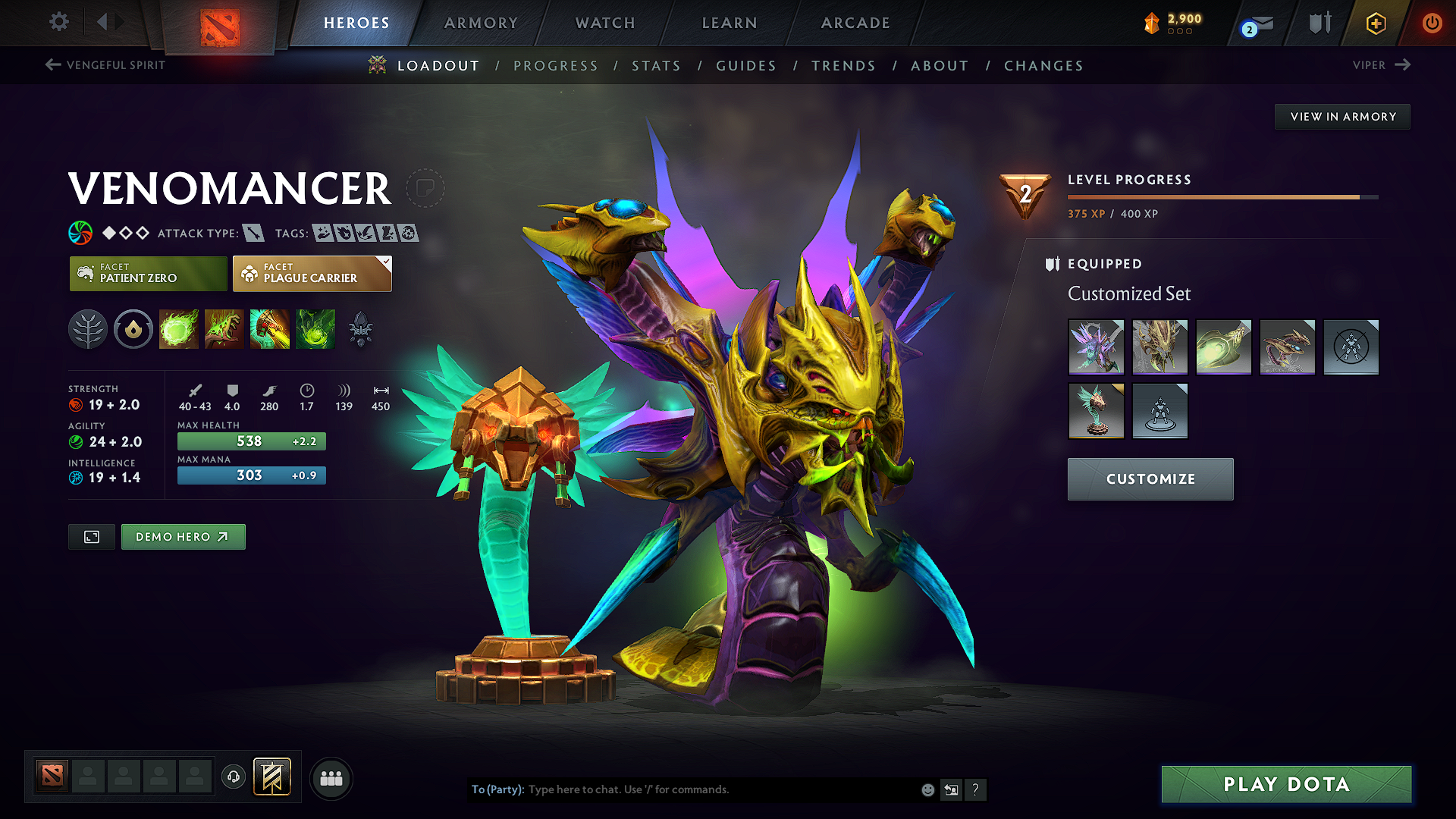Click the emoticon smiley toggle beside chat
This screenshot has height=819, width=1456.
pos(927,789)
